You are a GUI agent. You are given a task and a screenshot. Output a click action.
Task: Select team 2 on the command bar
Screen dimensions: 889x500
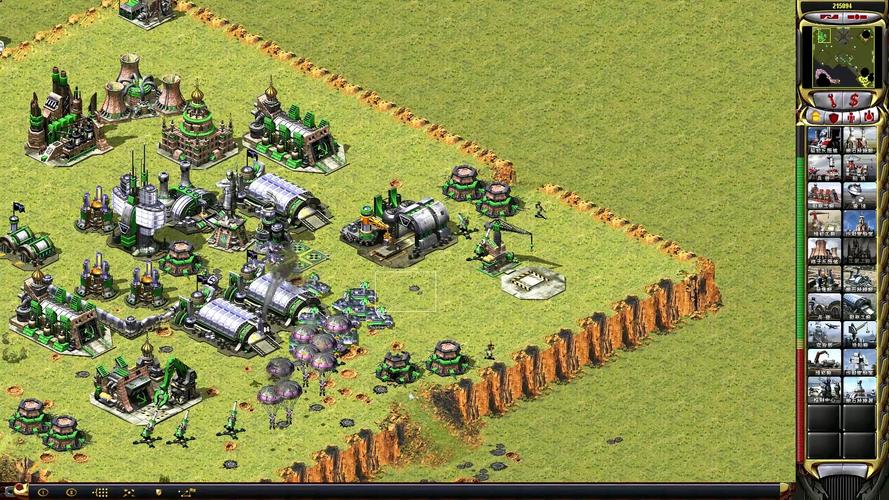point(70,492)
